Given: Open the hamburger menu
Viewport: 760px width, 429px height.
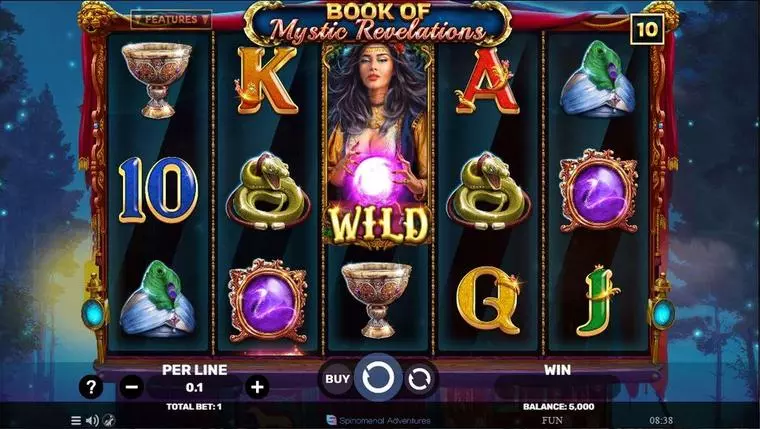Looking at the screenshot, I should click(x=76, y=421).
